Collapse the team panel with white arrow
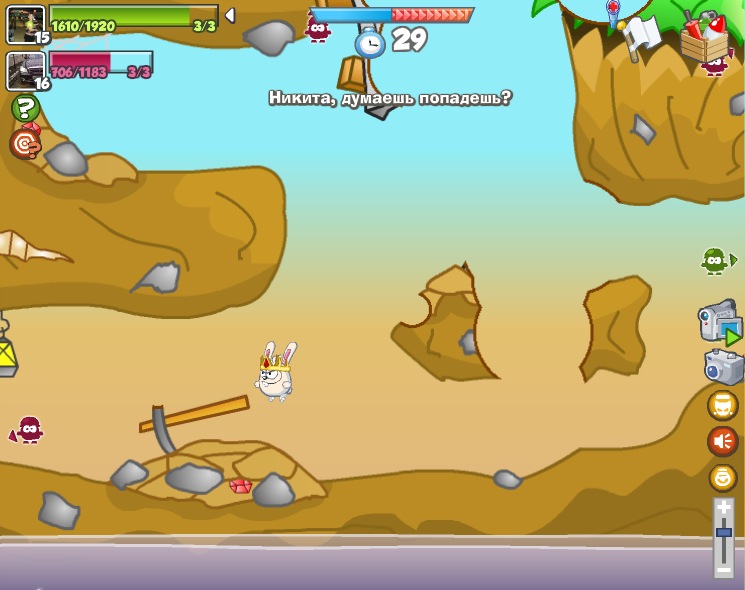The image size is (745, 590). (230, 15)
